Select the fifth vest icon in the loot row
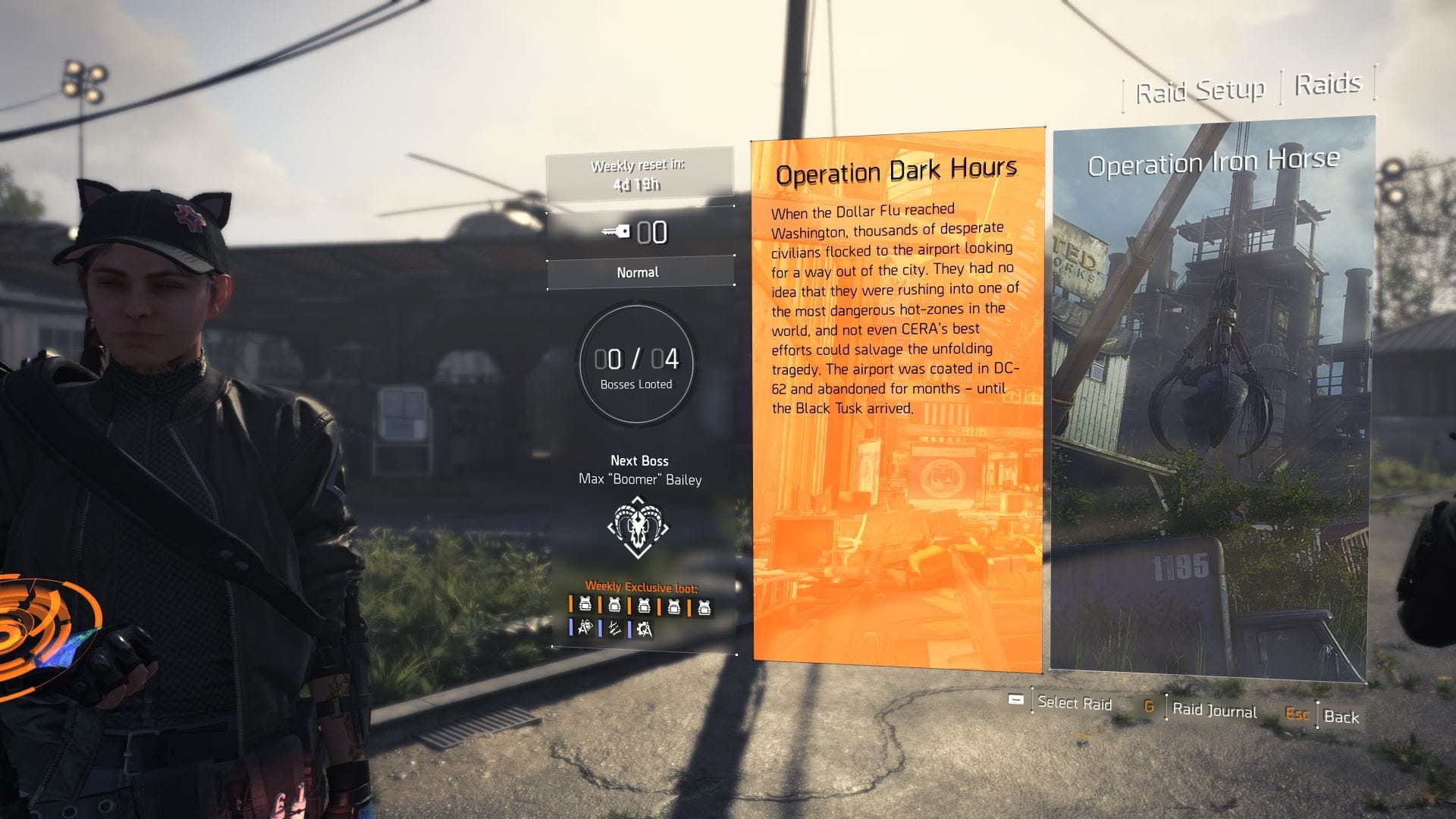This screenshot has width=1456, height=819. [x=704, y=607]
